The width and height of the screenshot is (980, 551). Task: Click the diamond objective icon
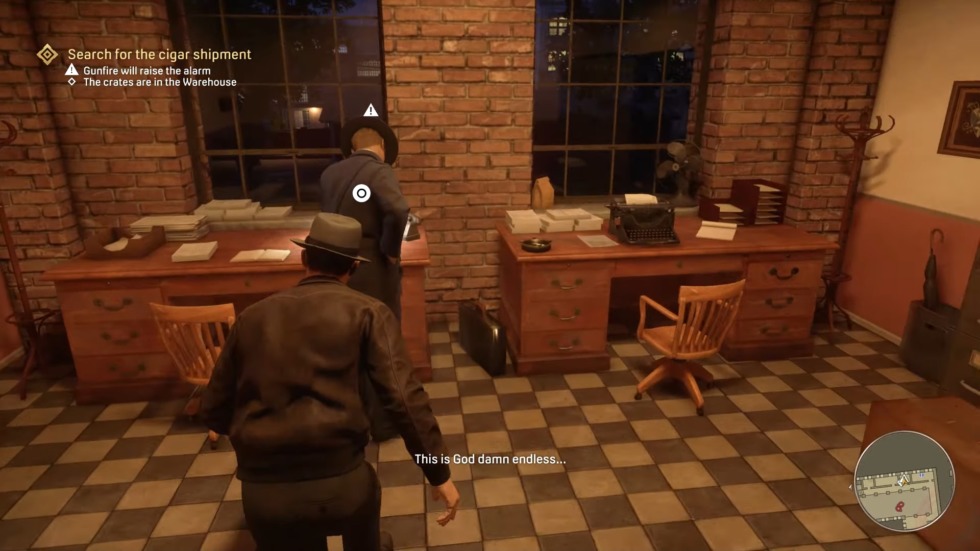47,54
